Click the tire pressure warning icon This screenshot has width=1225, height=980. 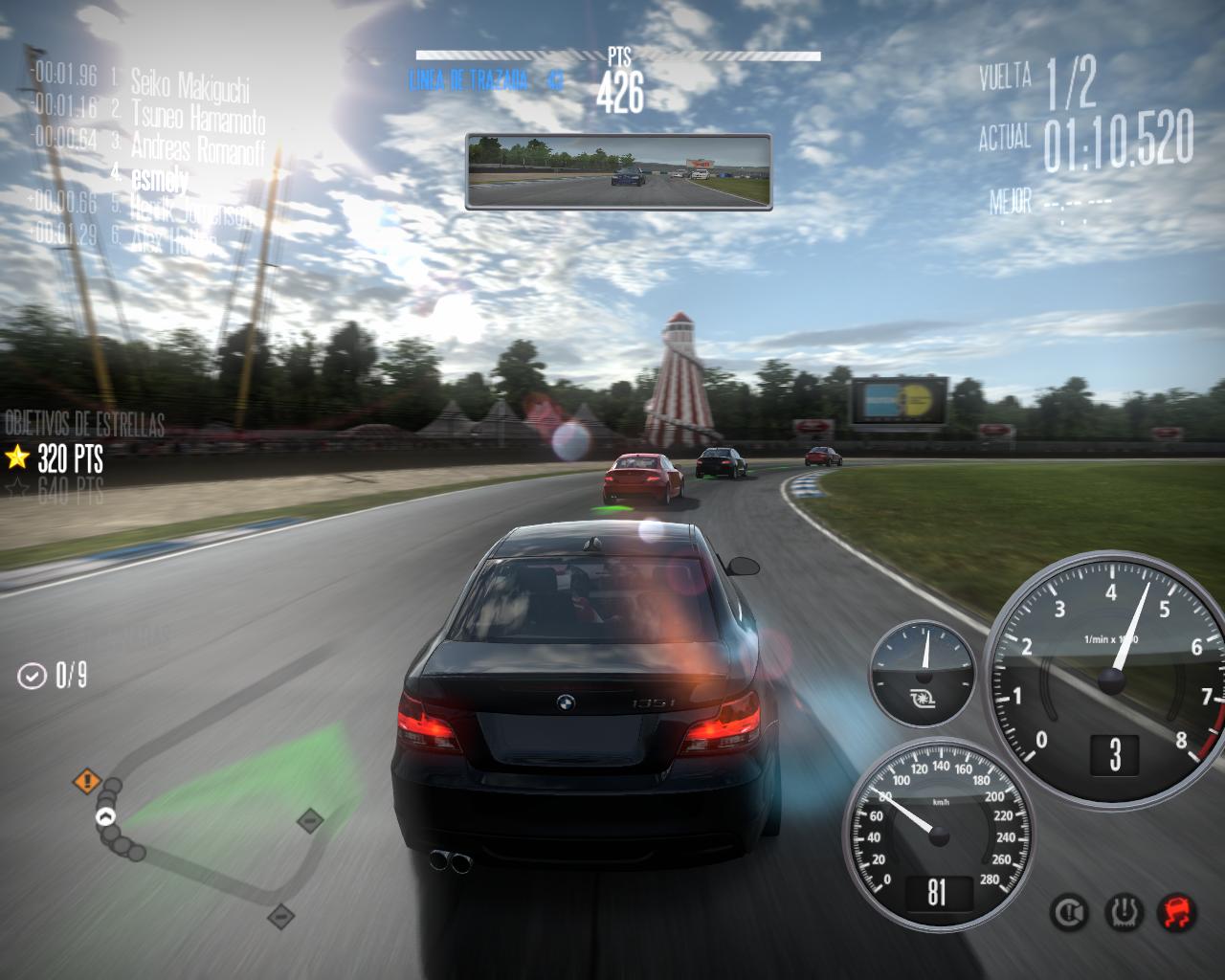coord(1122,911)
